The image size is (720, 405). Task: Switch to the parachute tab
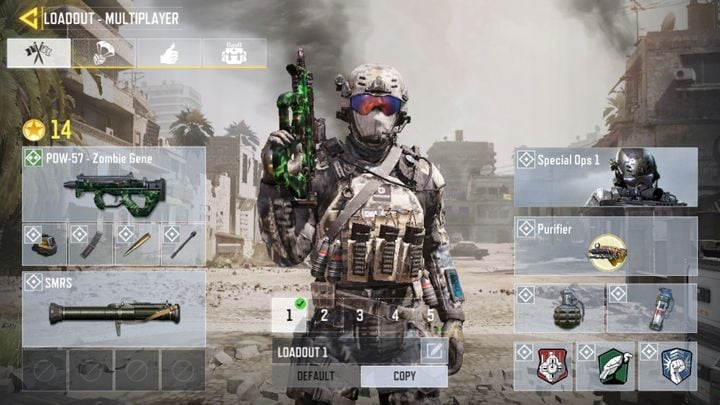[x=103, y=54]
